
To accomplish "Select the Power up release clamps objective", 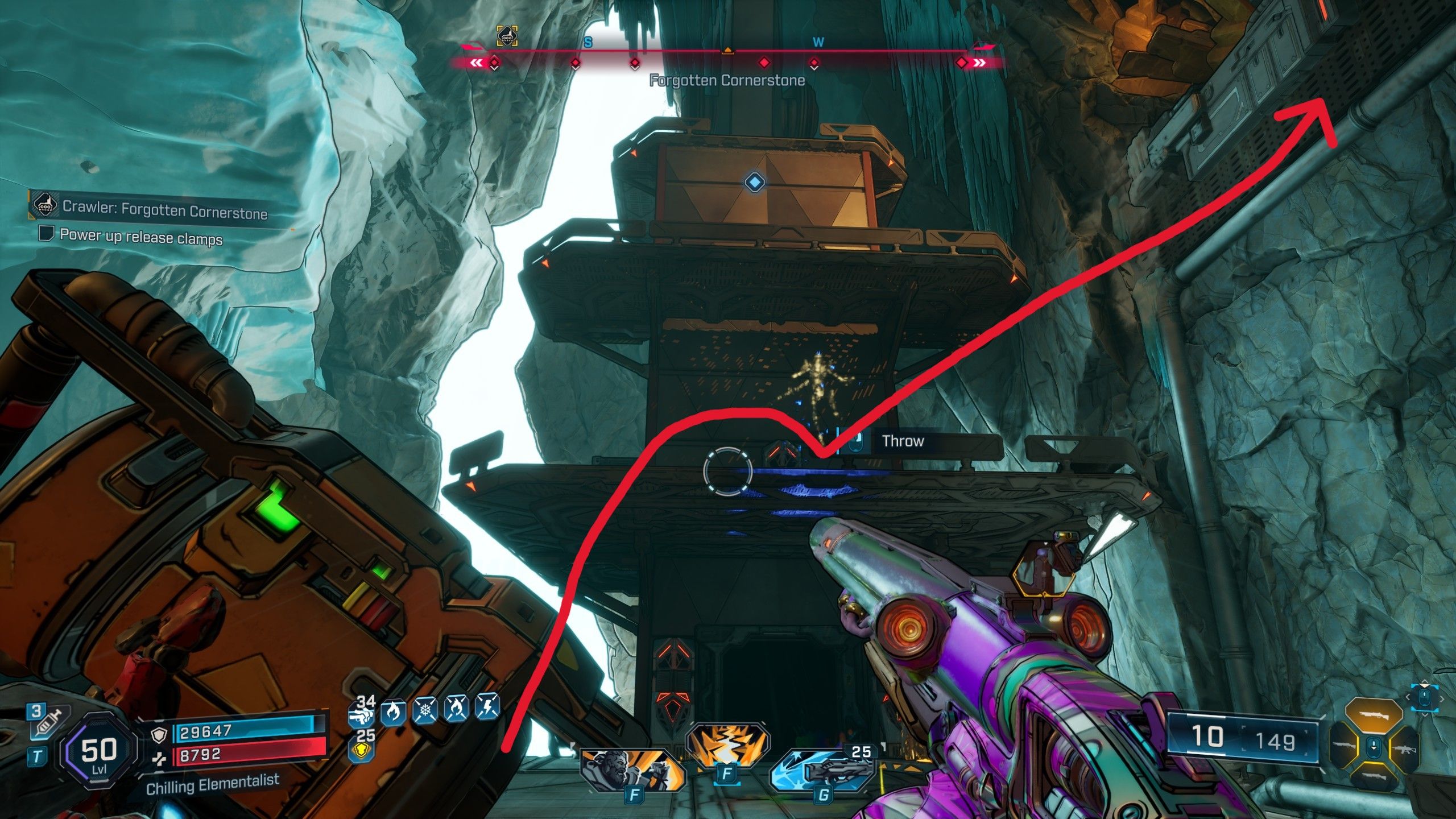I will [140, 236].
